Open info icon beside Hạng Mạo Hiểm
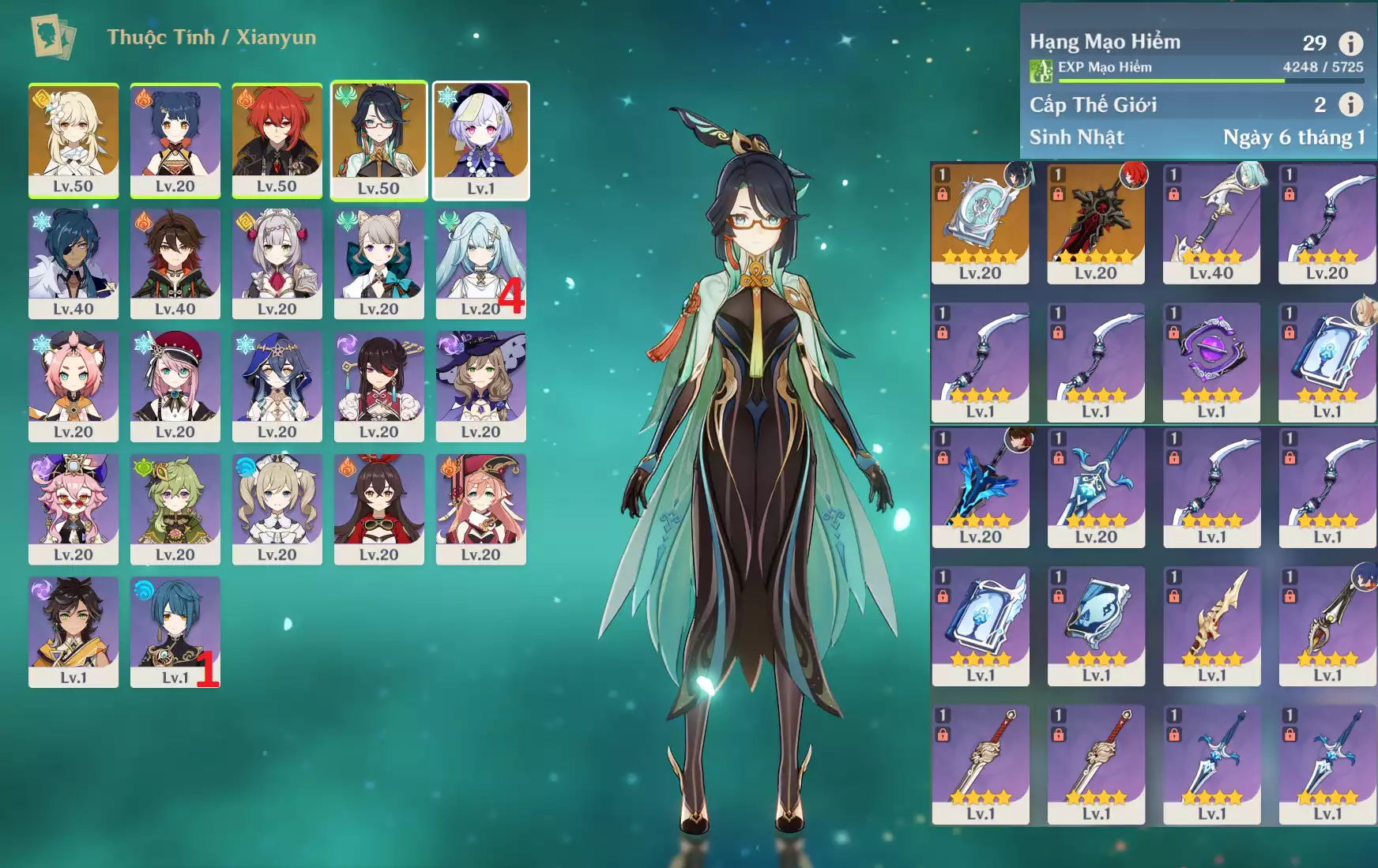The width and height of the screenshot is (1378, 868). (x=1350, y=43)
